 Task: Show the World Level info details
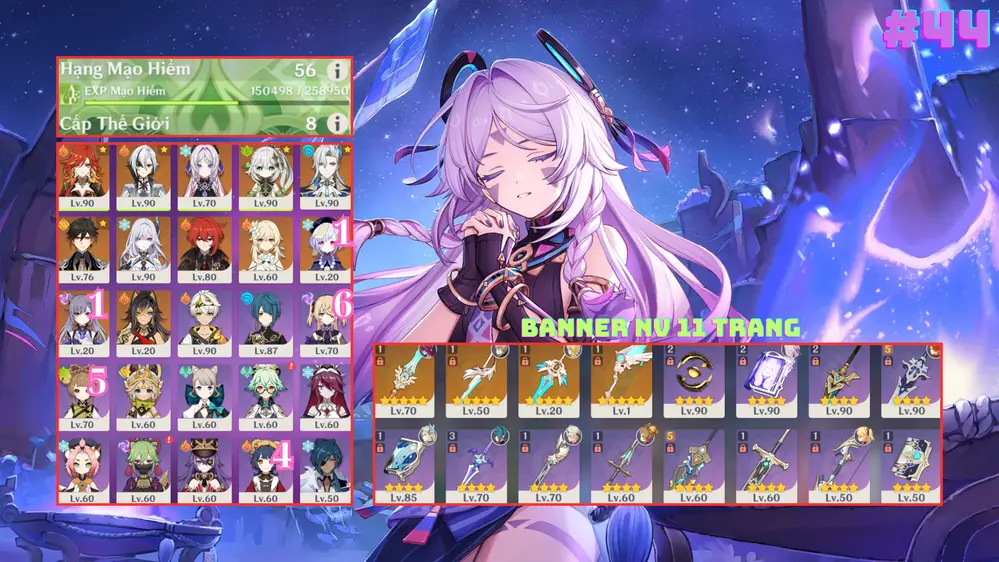(337, 122)
